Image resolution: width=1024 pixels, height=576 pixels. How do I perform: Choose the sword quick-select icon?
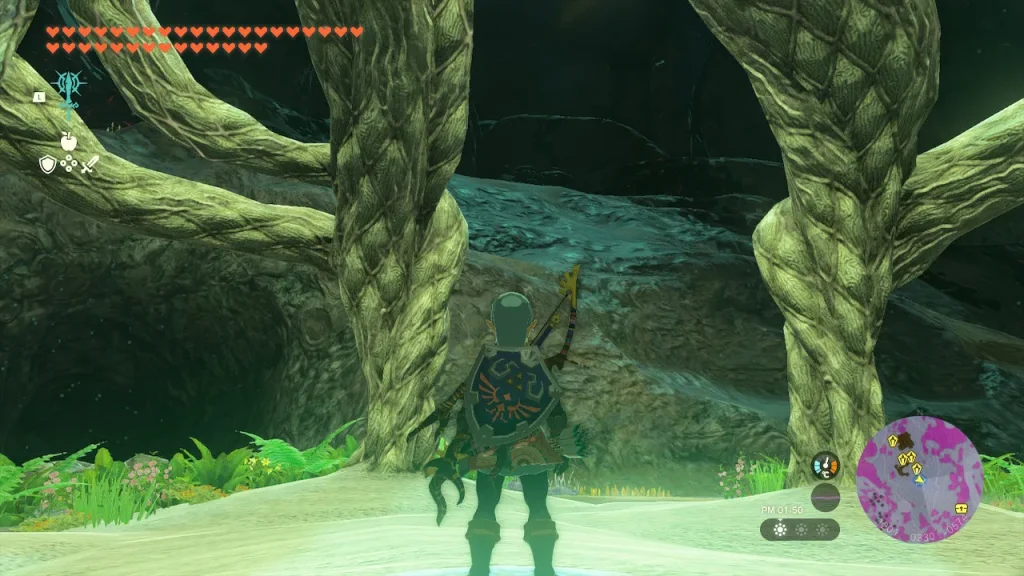[x=89, y=165]
